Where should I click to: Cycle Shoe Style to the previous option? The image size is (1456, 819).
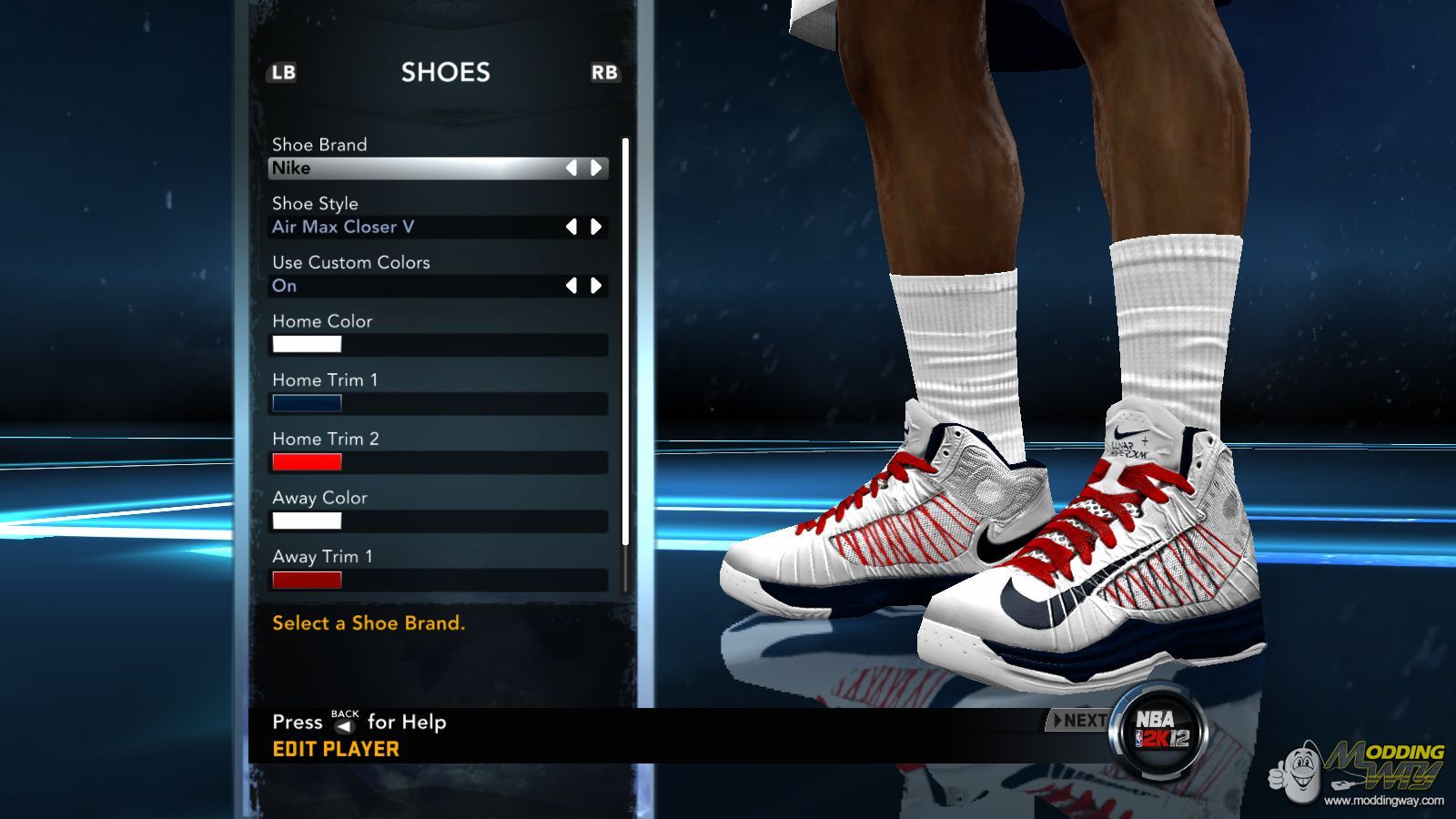click(x=571, y=227)
